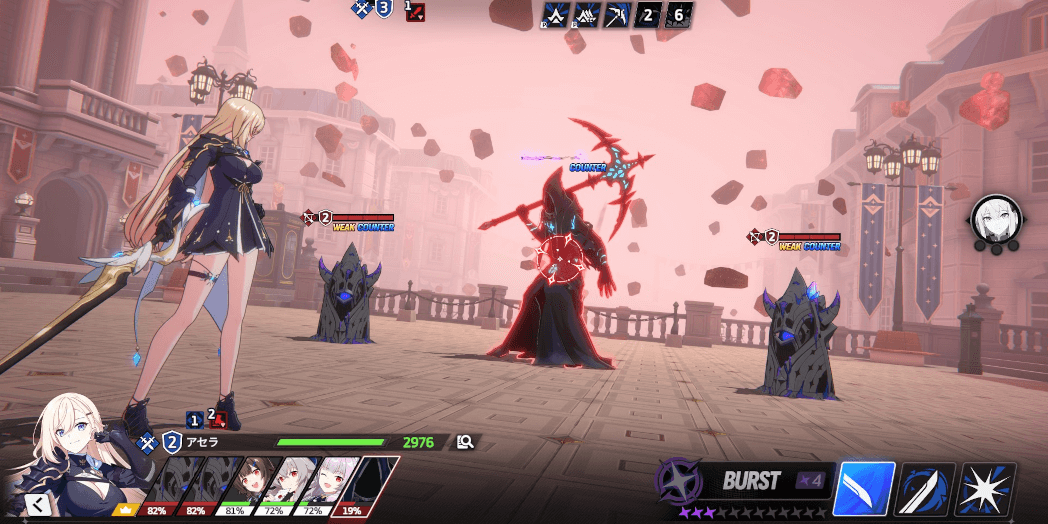
Task: Choose the circular sword slash skill
Action: pyautogui.click(x=925, y=489)
